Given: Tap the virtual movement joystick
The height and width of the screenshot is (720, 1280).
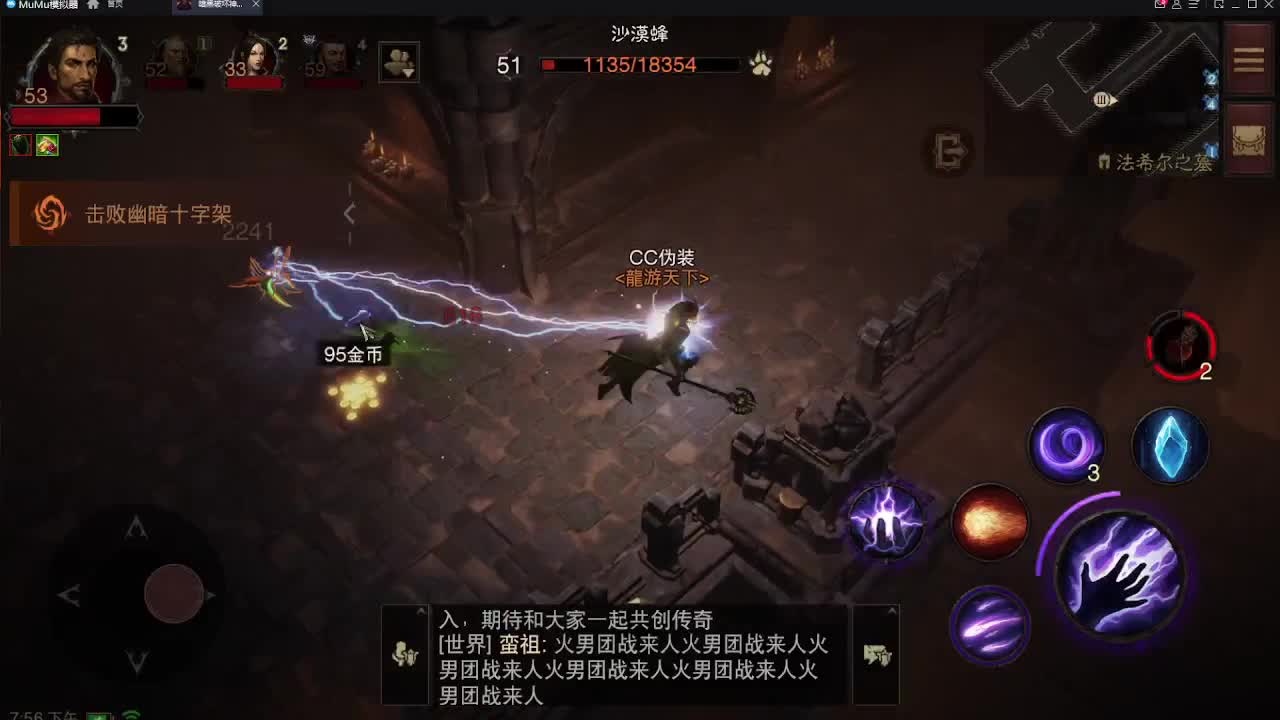Looking at the screenshot, I should (175, 592).
